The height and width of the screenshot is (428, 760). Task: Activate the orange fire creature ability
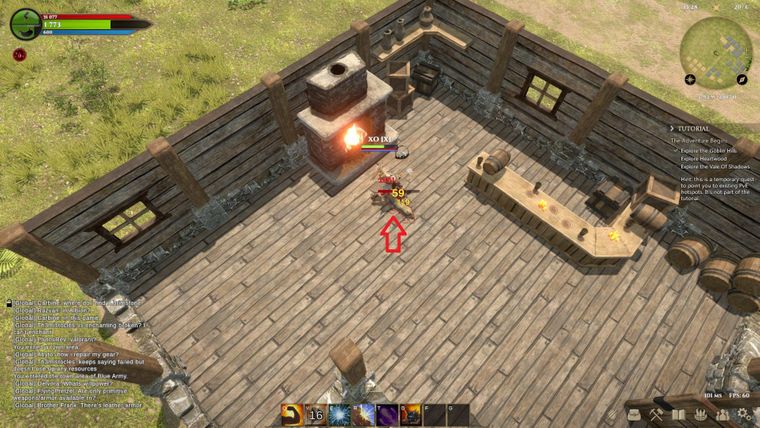point(411,414)
